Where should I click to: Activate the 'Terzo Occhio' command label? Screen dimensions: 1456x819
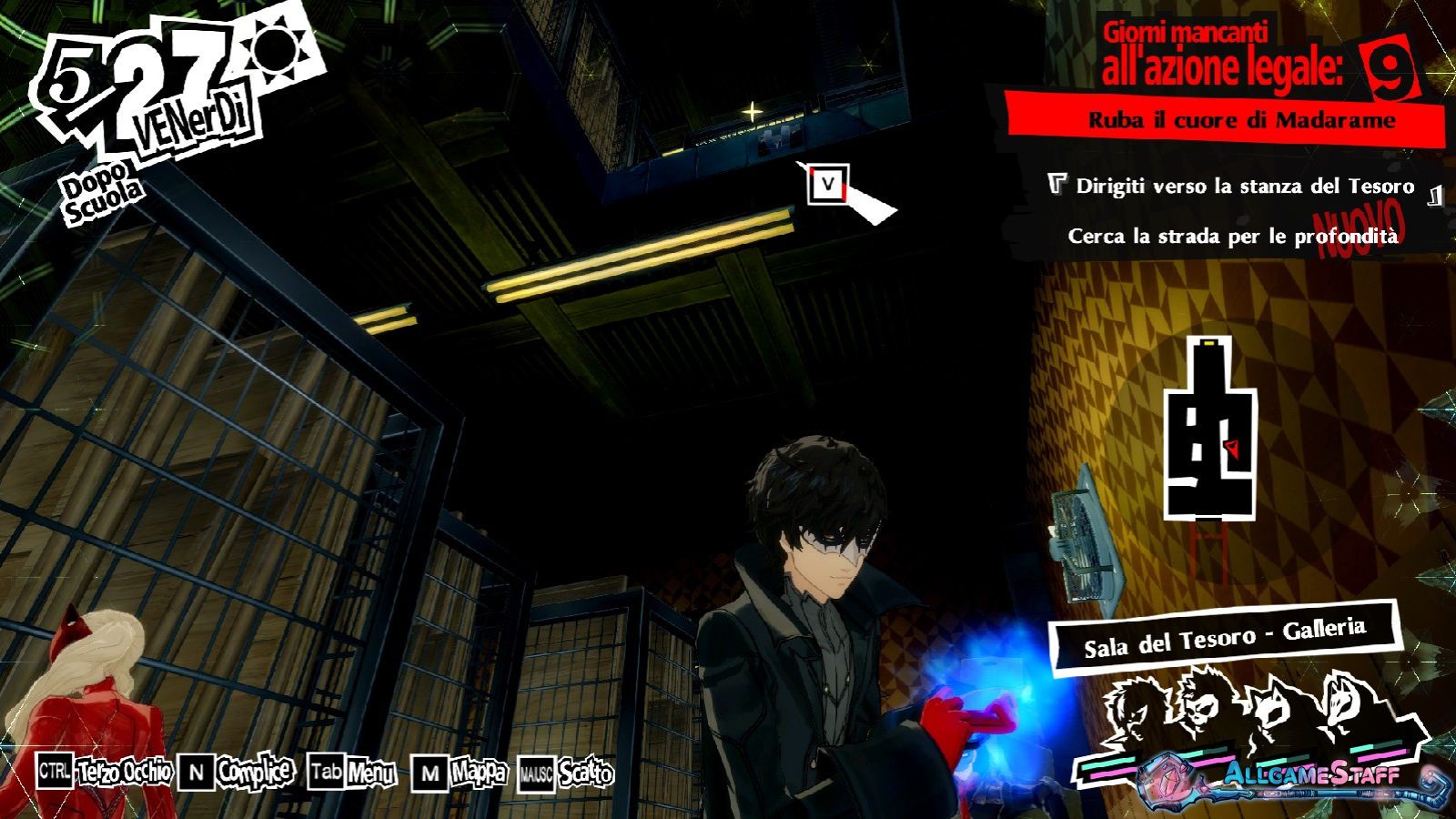[x=125, y=773]
